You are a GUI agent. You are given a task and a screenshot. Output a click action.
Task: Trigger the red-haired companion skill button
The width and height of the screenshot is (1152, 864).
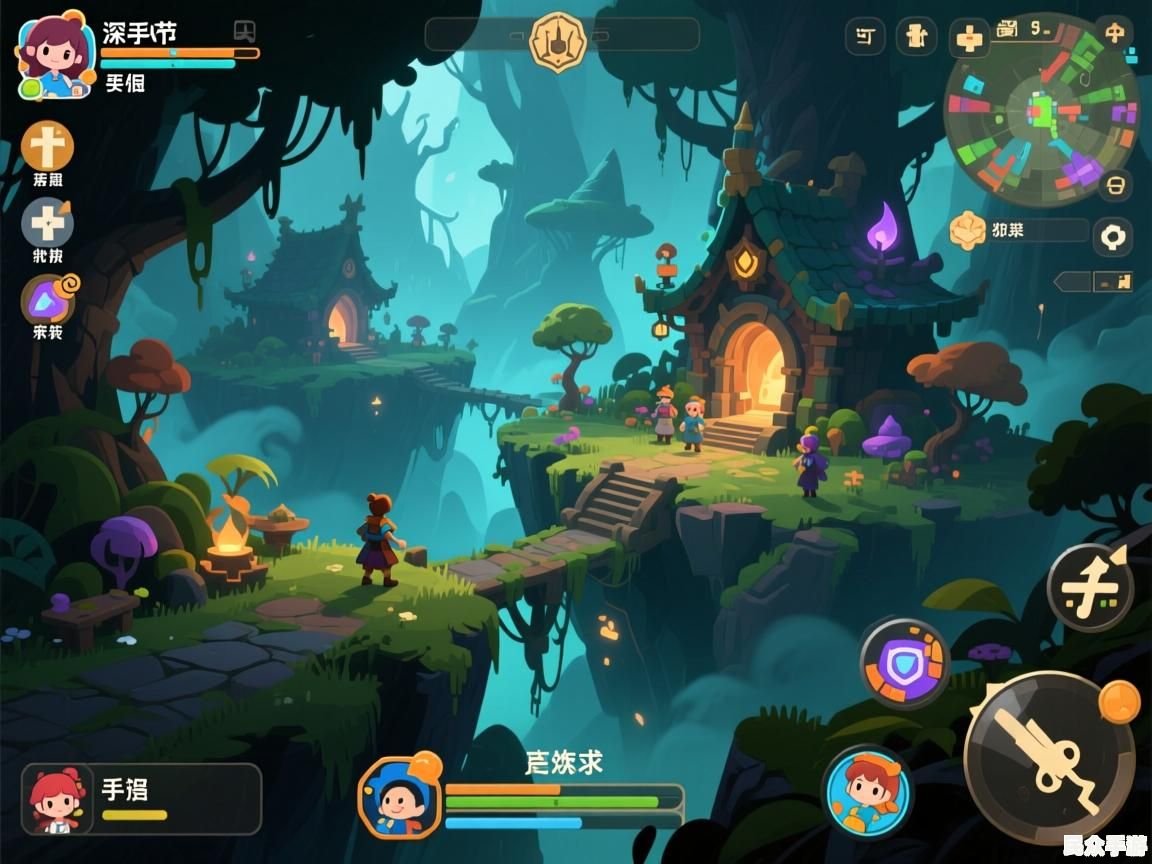pos(867,792)
